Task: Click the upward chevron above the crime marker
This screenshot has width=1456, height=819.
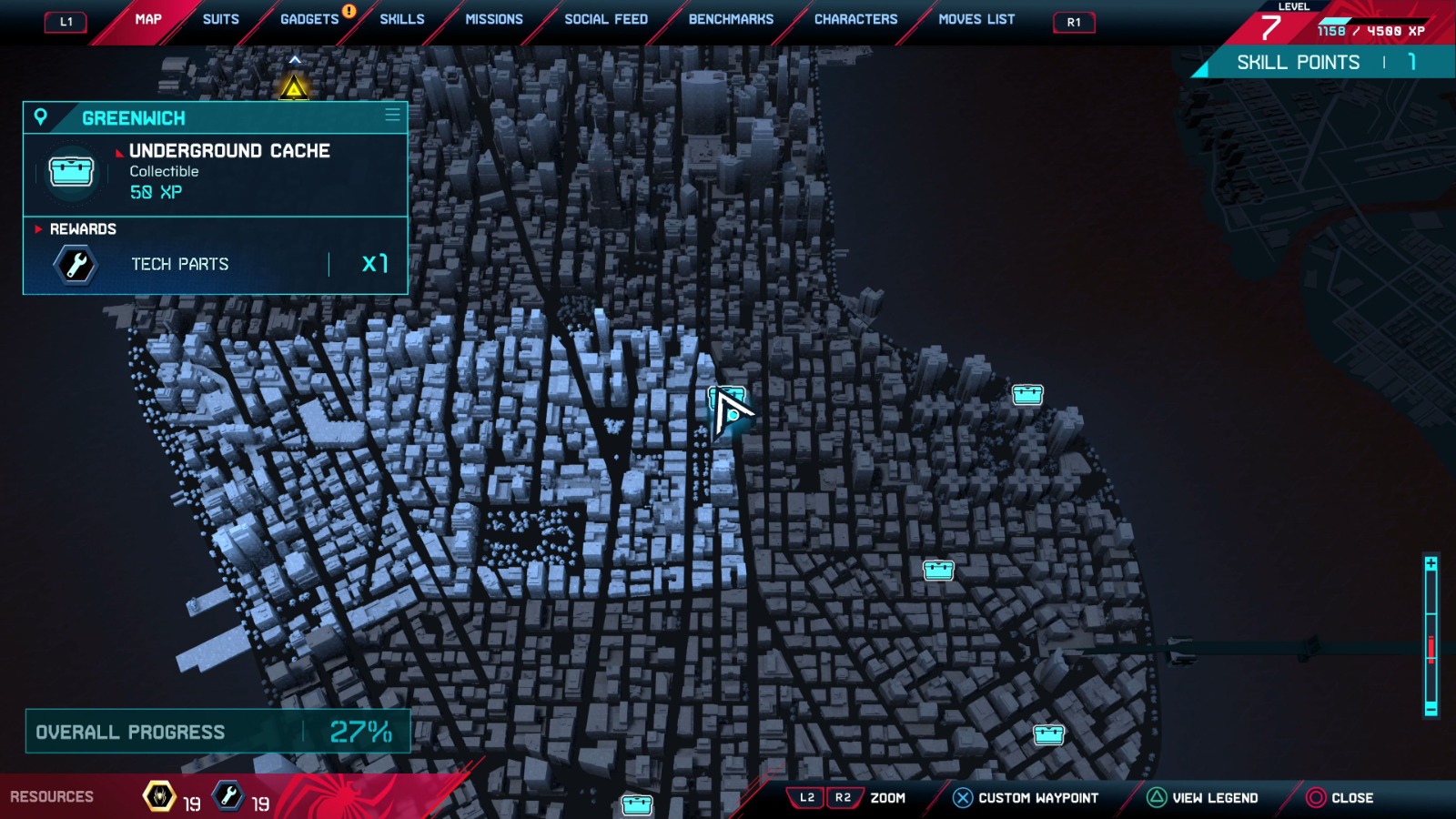Action: pos(293,57)
